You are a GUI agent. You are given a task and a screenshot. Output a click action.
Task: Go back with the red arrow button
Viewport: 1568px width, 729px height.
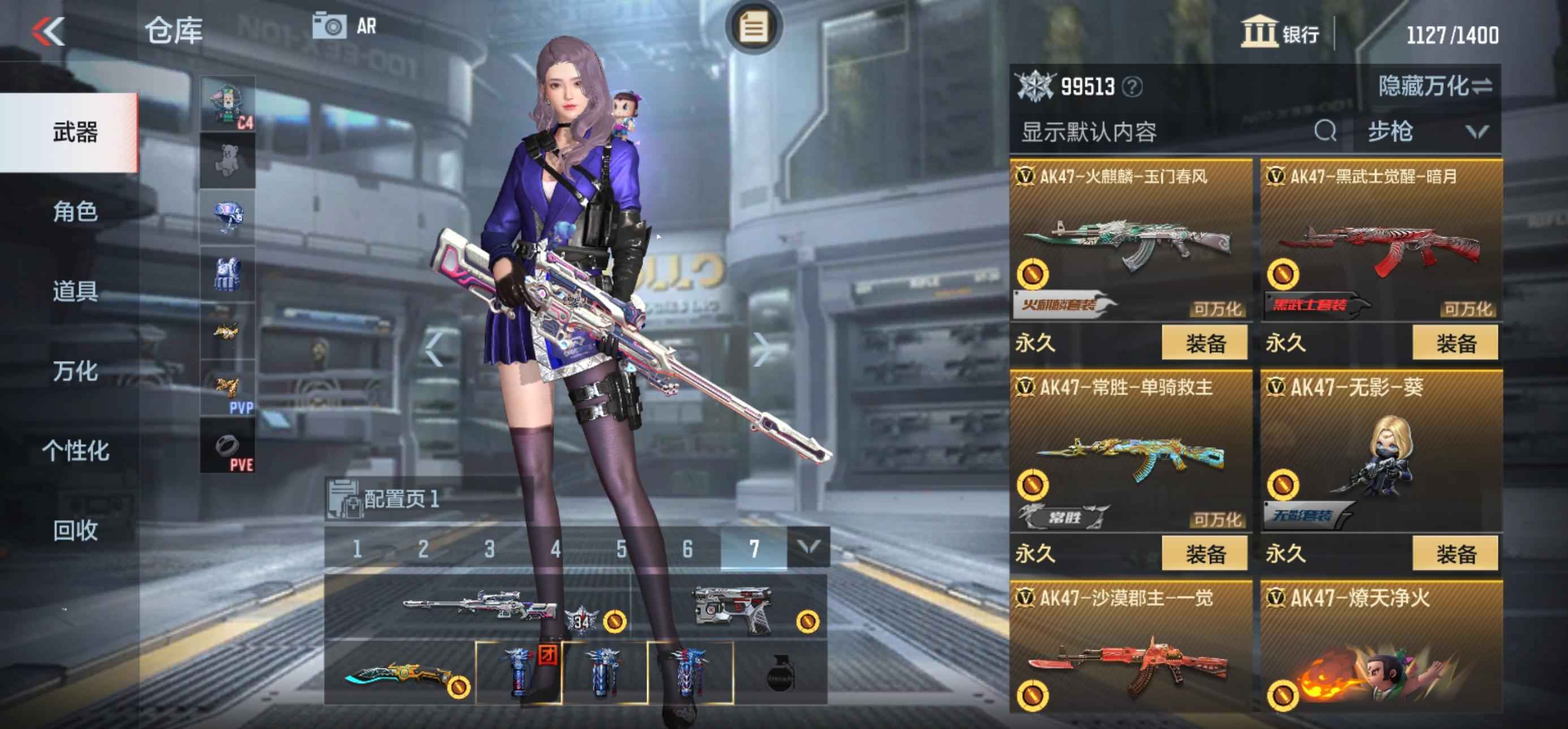pos(49,31)
